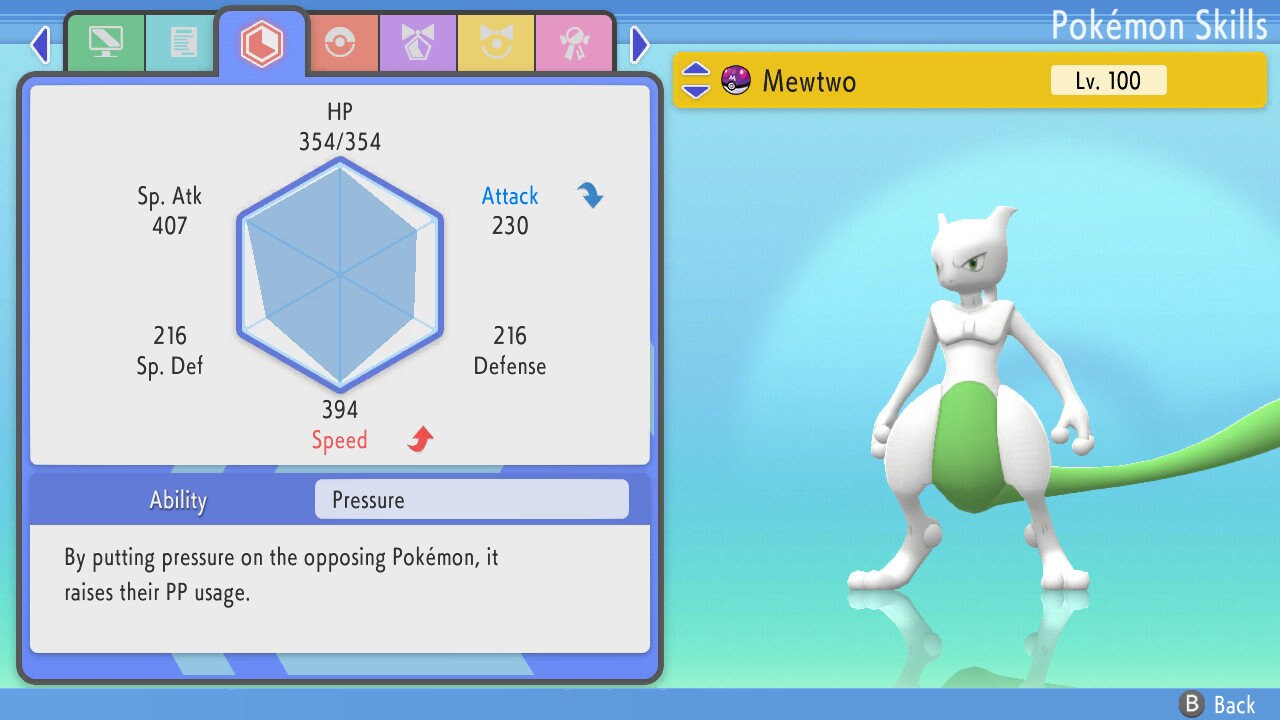Viewport: 1280px width, 720px height.
Task: Switch to the green monitor summary tab
Action: pyautogui.click(x=104, y=43)
